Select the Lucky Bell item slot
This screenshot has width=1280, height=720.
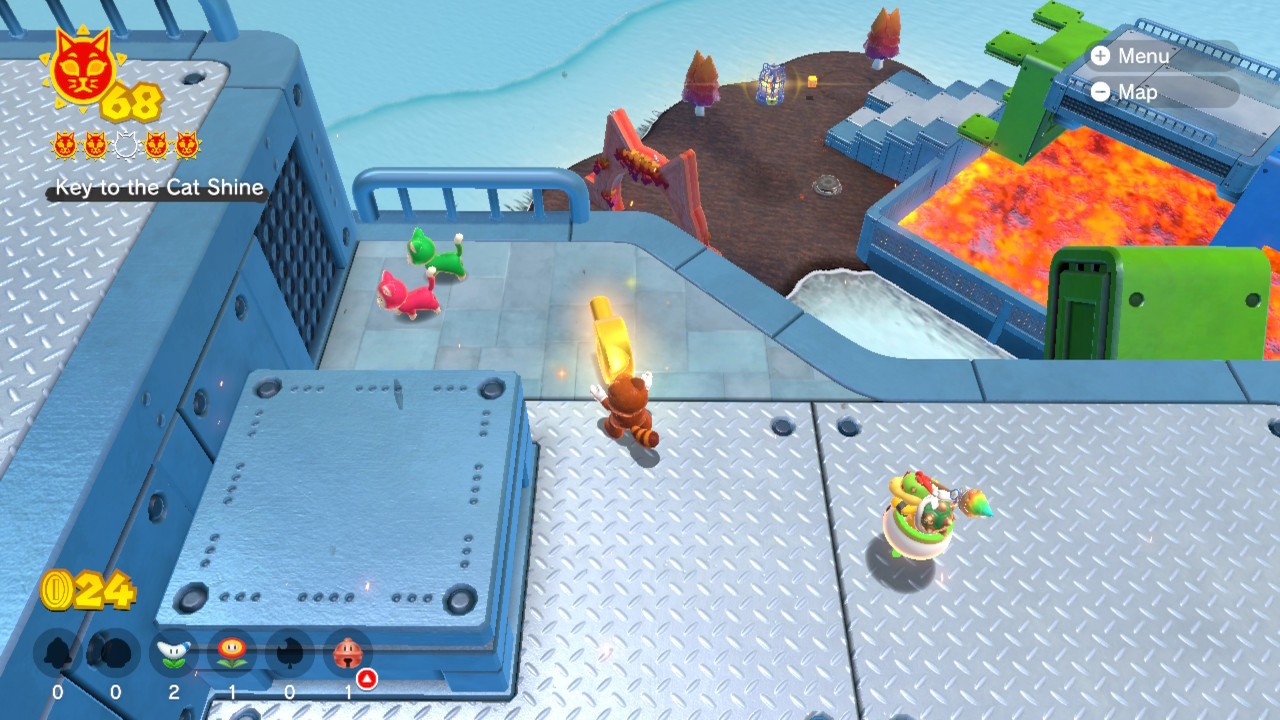click(x=348, y=654)
